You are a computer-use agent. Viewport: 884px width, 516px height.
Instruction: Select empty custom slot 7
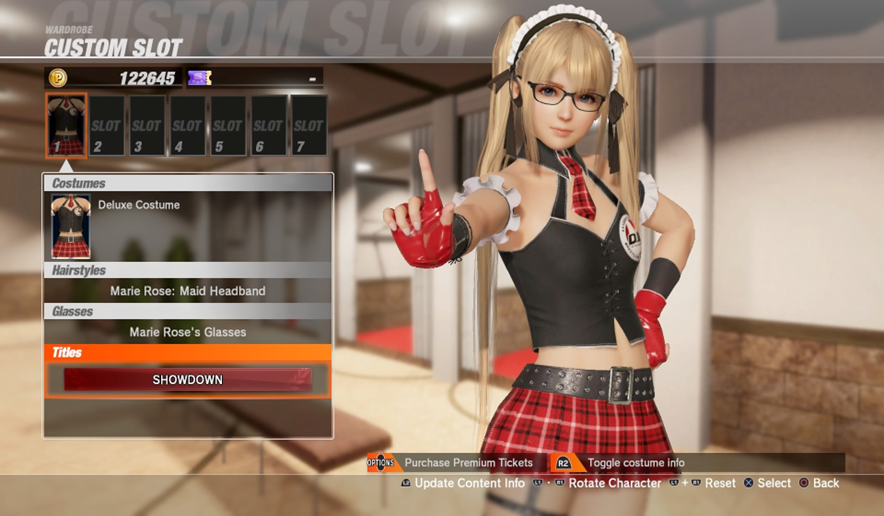(x=308, y=126)
